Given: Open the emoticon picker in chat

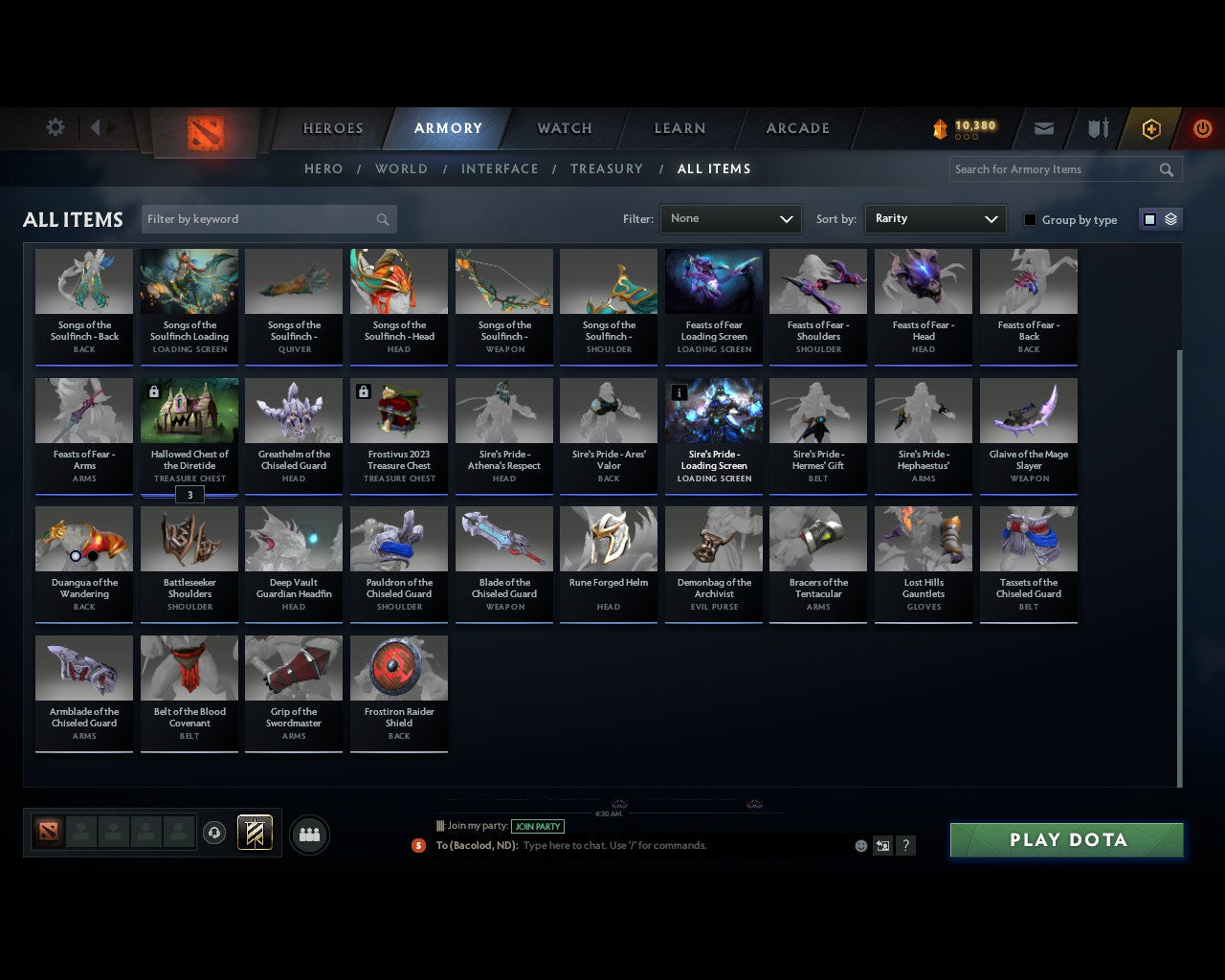Looking at the screenshot, I should pos(860,845).
